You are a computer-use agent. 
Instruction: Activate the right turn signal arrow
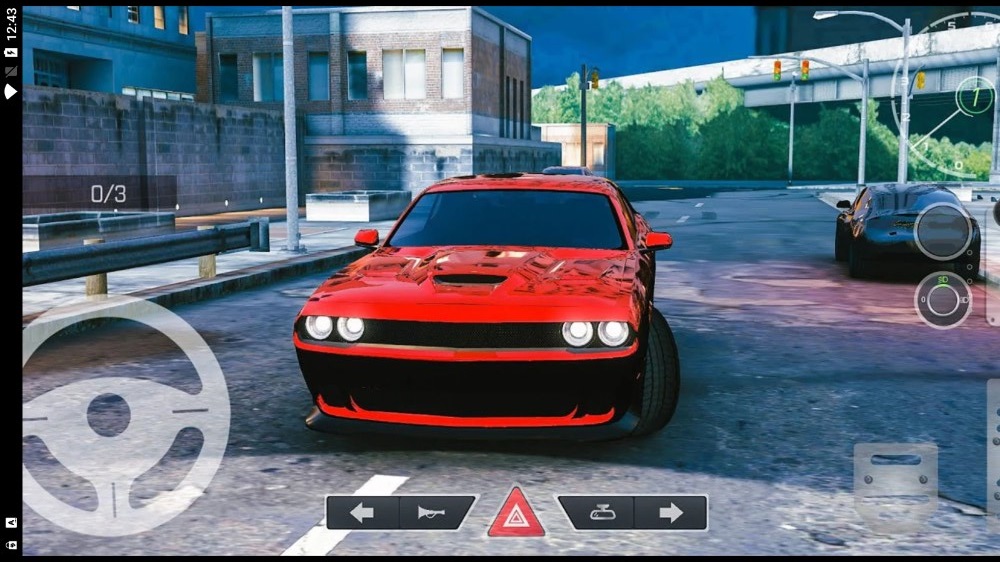[671, 512]
